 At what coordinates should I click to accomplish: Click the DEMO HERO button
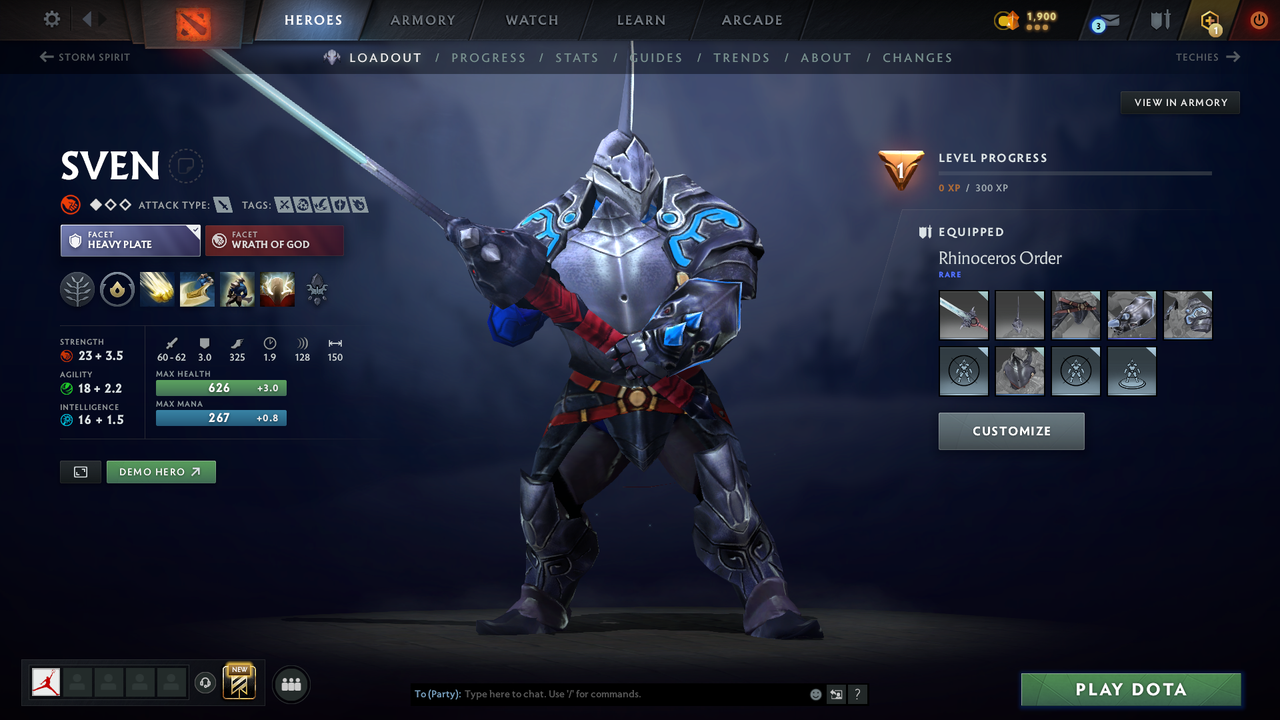pyautogui.click(x=160, y=471)
